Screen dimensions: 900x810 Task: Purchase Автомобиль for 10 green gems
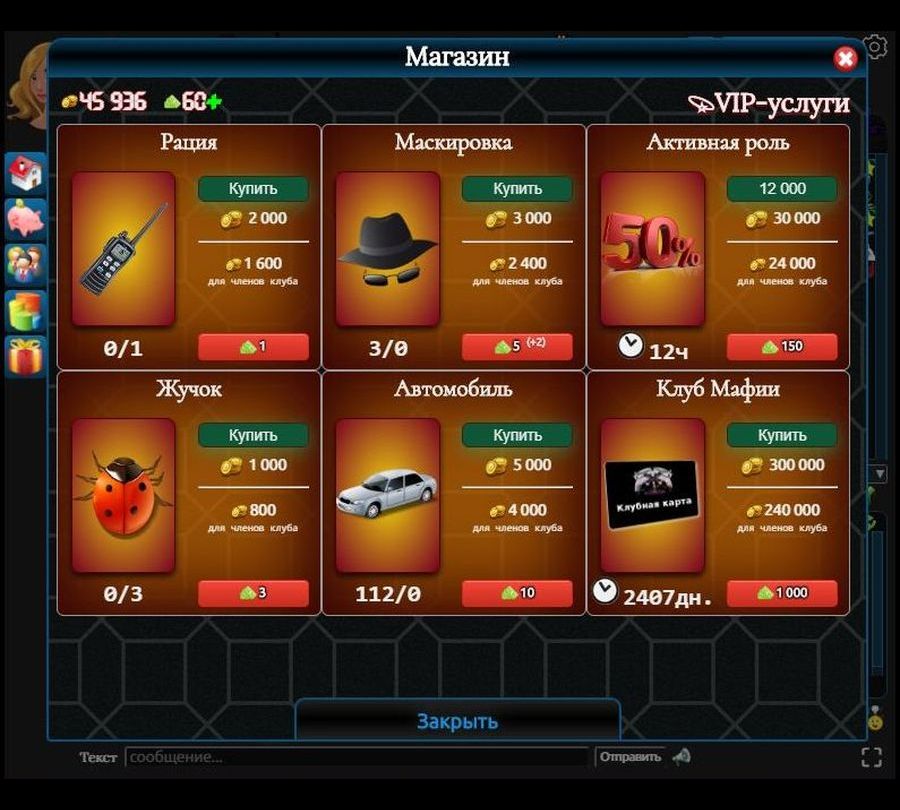517,593
